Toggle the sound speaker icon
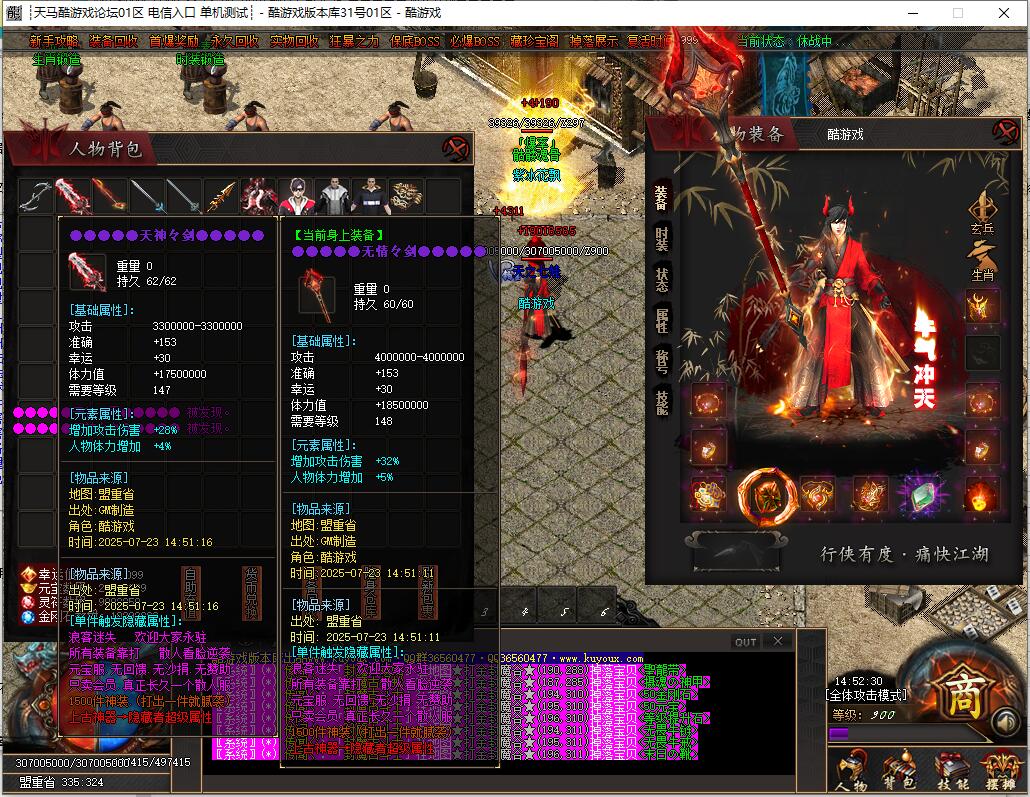The image size is (1030, 797). click(1003, 721)
